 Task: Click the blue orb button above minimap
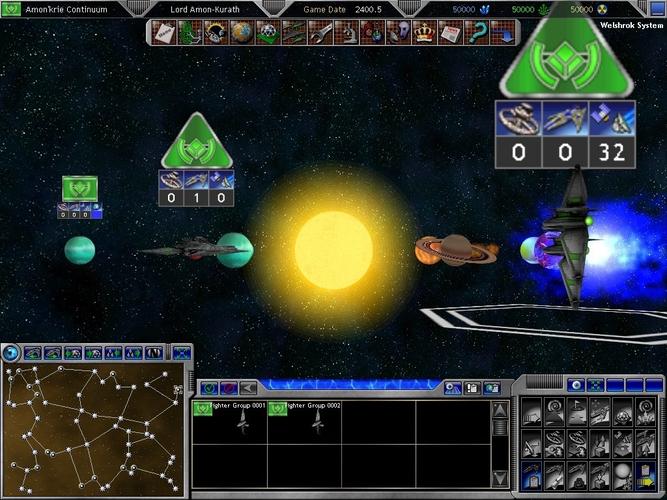pyautogui.click(x=11, y=352)
